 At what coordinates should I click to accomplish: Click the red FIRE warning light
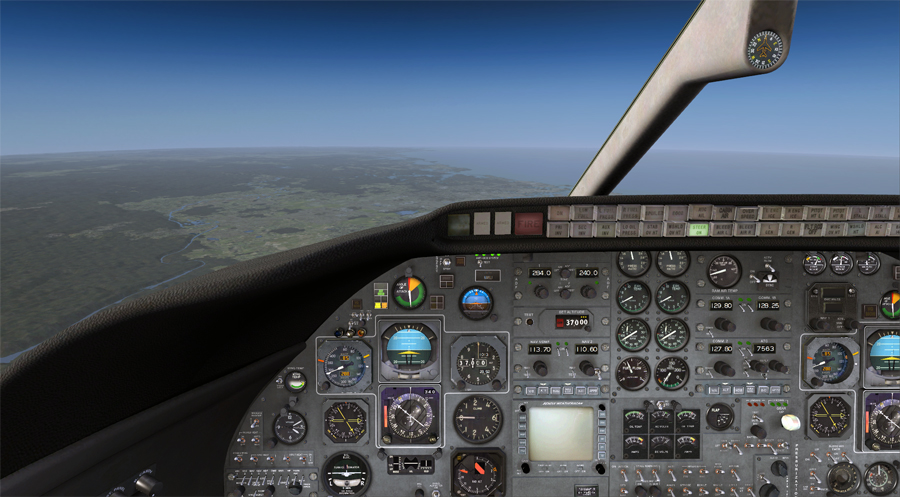pyautogui.click(x=529, y=222)
